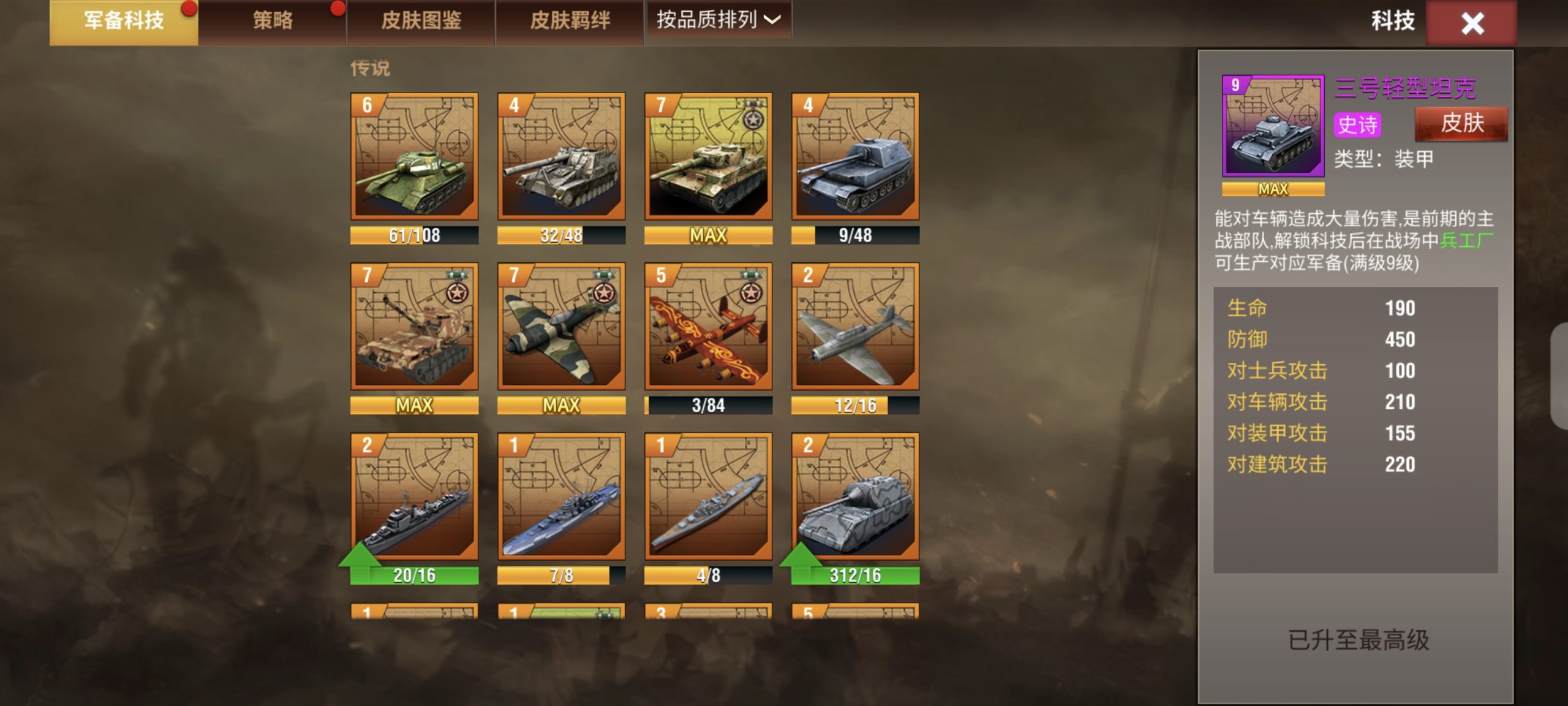
Task: Switch to the 皮肤羁绊 tab
Action: point(570,21)
